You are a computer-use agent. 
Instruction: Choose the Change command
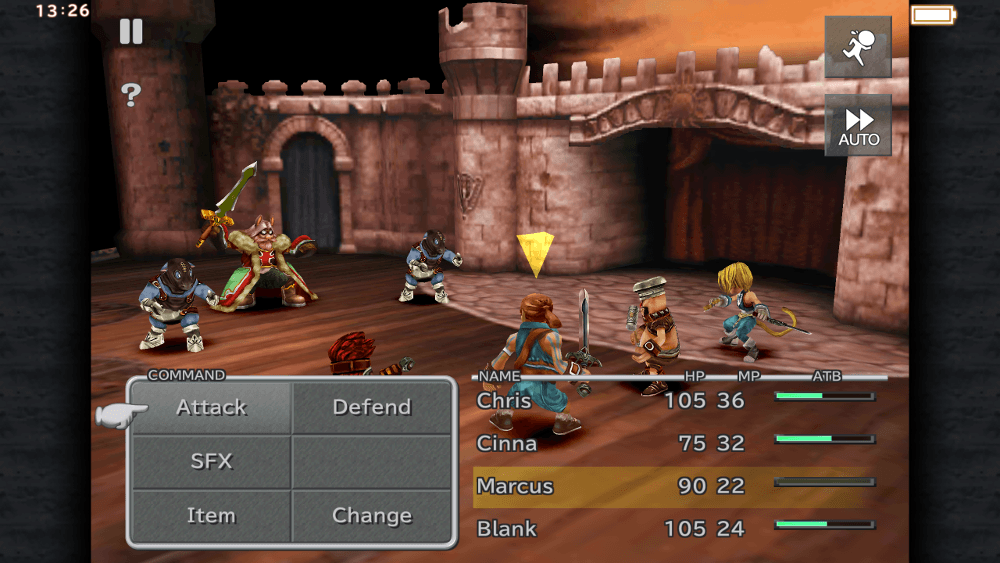[x=371, y=516]
